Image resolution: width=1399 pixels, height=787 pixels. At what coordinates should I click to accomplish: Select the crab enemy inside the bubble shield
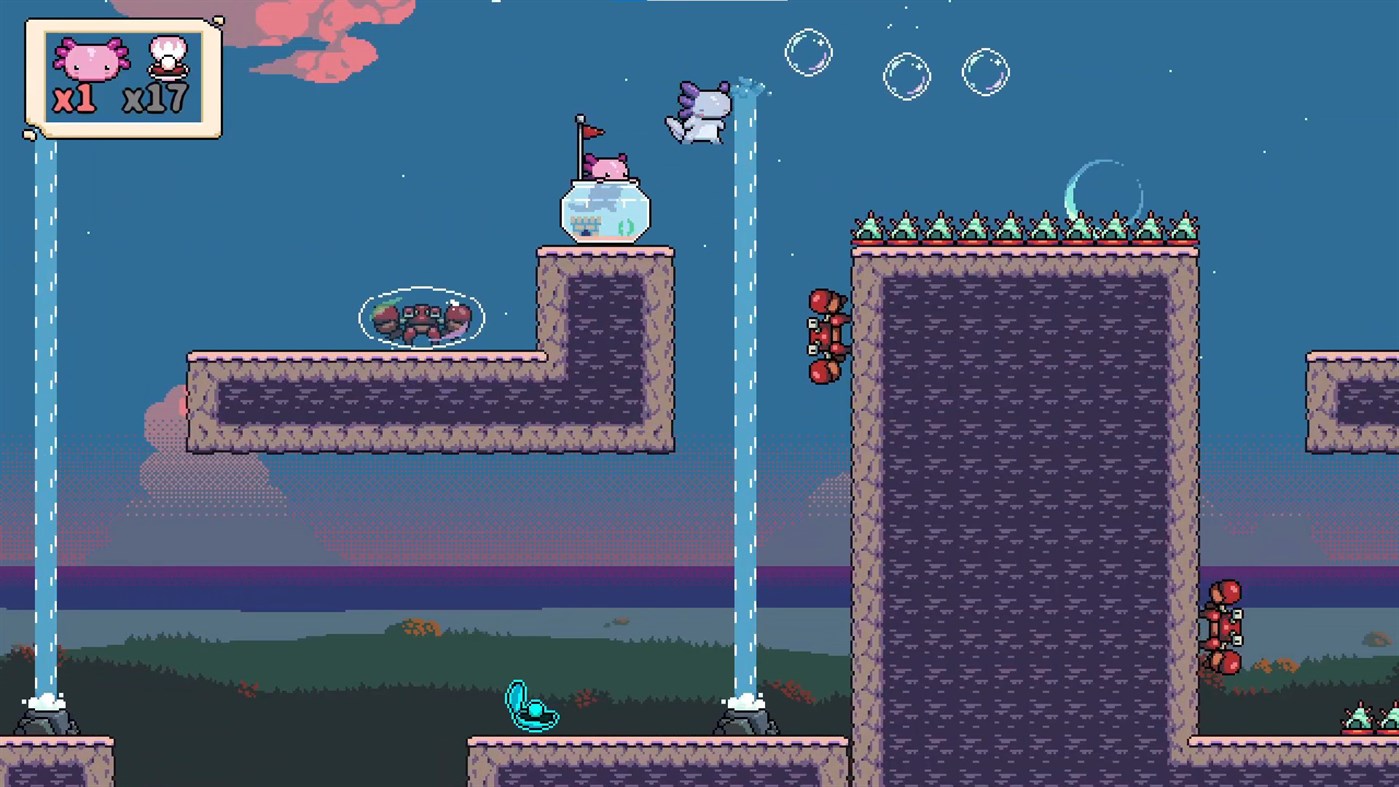click(x=420, y=317)
